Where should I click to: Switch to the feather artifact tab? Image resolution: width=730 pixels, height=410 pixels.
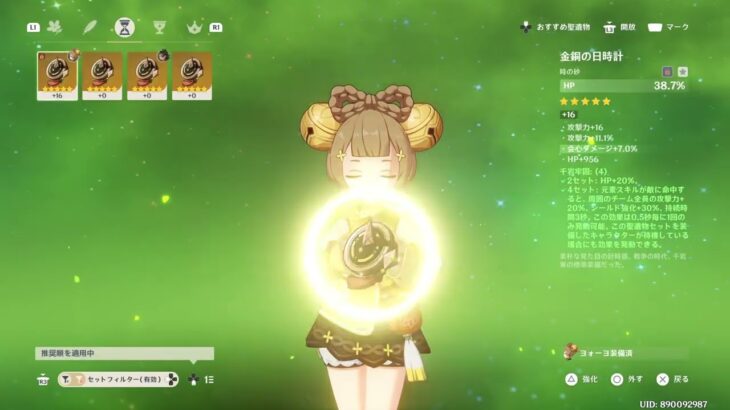[x=90, y=27]
